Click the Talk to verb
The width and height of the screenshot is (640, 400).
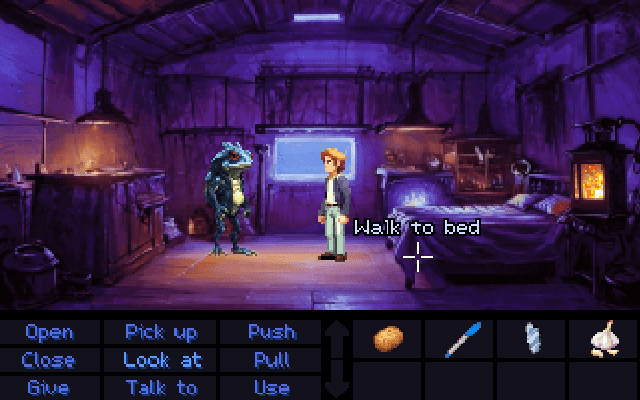click(161, 388)
